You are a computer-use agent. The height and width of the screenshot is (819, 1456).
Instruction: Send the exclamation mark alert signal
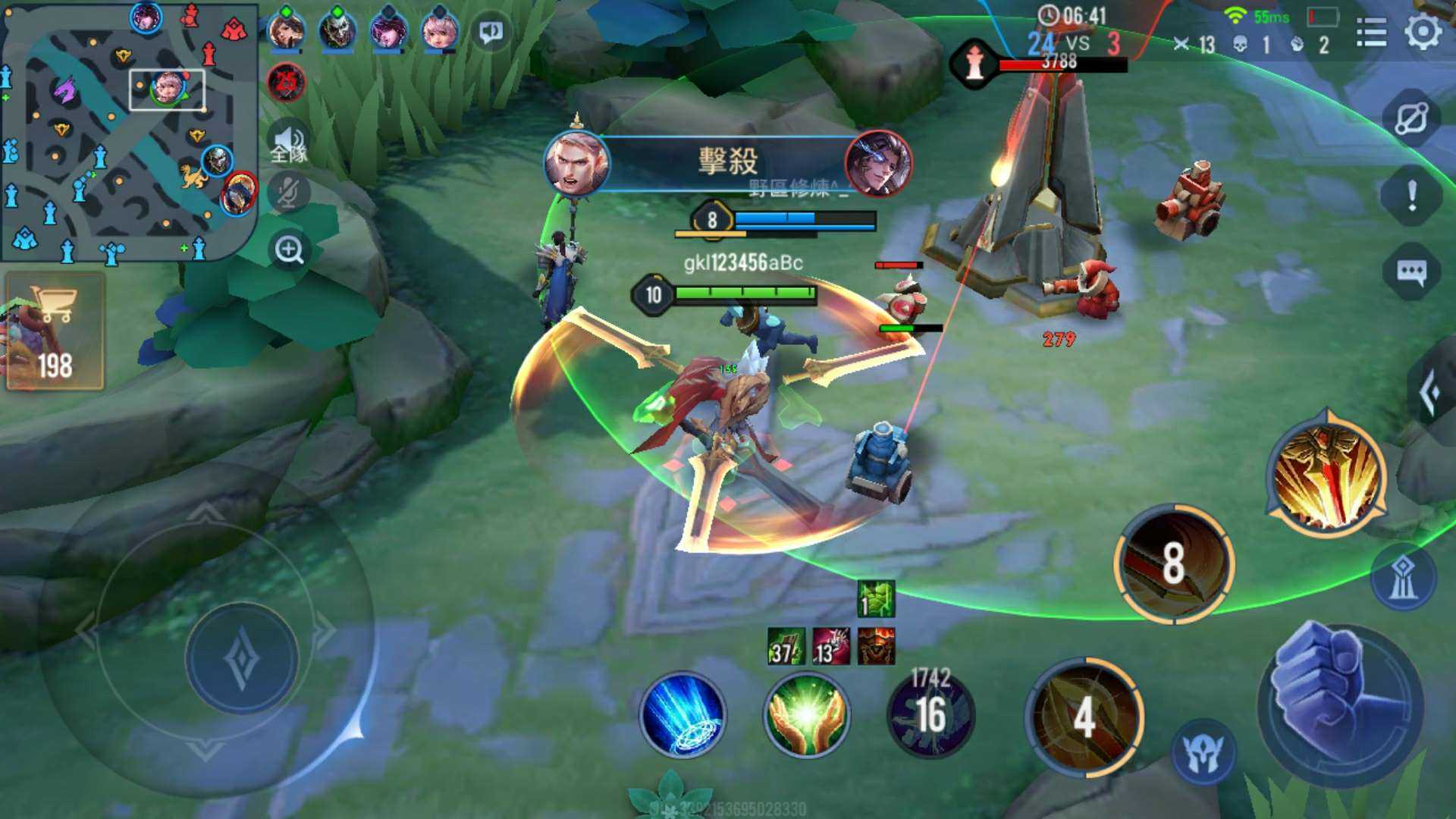point(1411,196)
